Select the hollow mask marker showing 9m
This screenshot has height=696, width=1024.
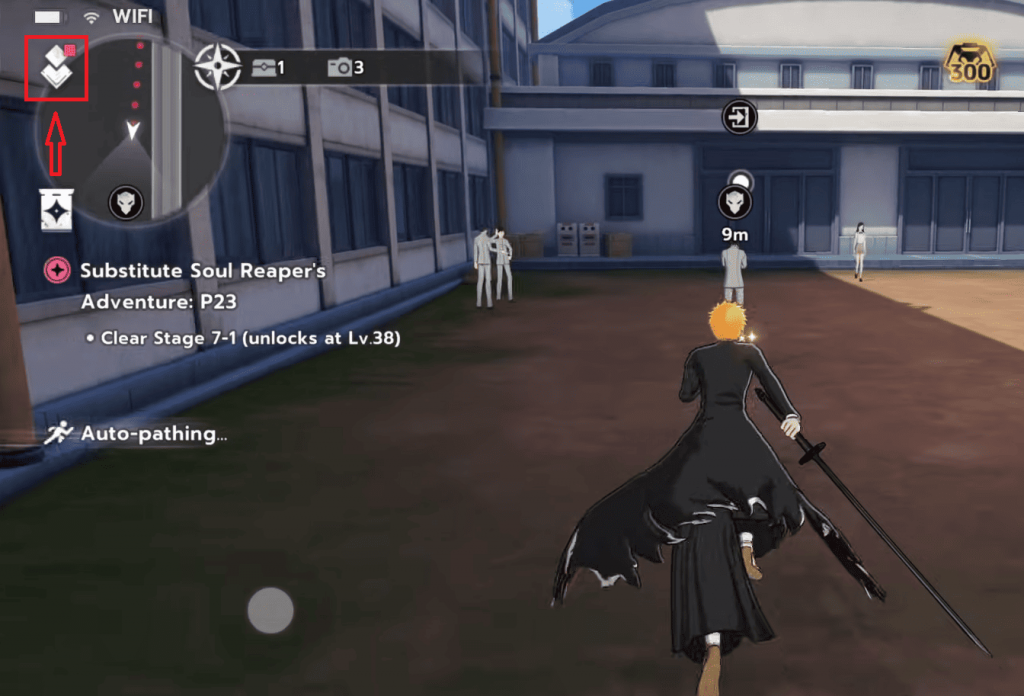735,203
